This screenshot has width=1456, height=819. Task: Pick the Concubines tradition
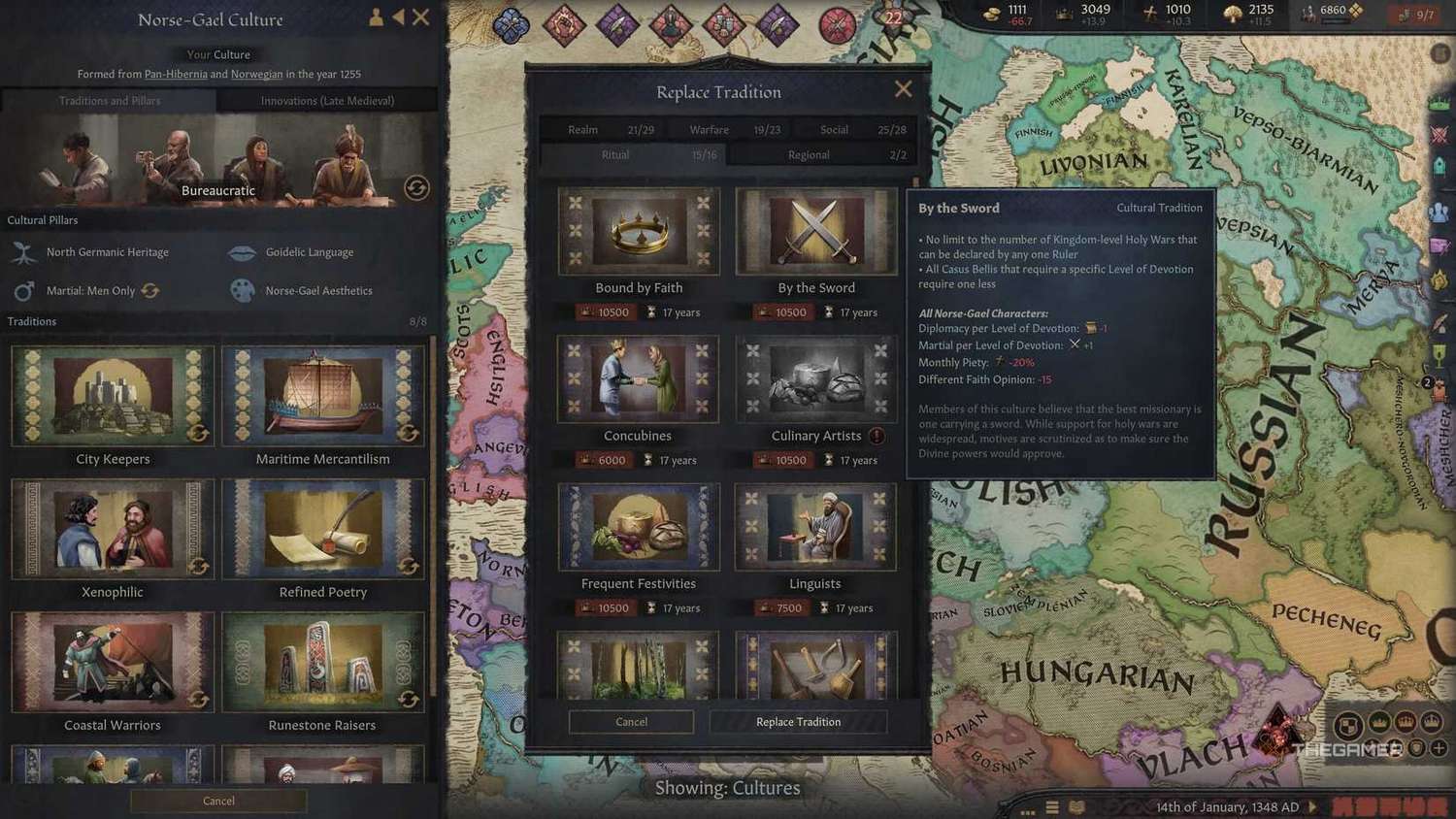tap(638, 379)
